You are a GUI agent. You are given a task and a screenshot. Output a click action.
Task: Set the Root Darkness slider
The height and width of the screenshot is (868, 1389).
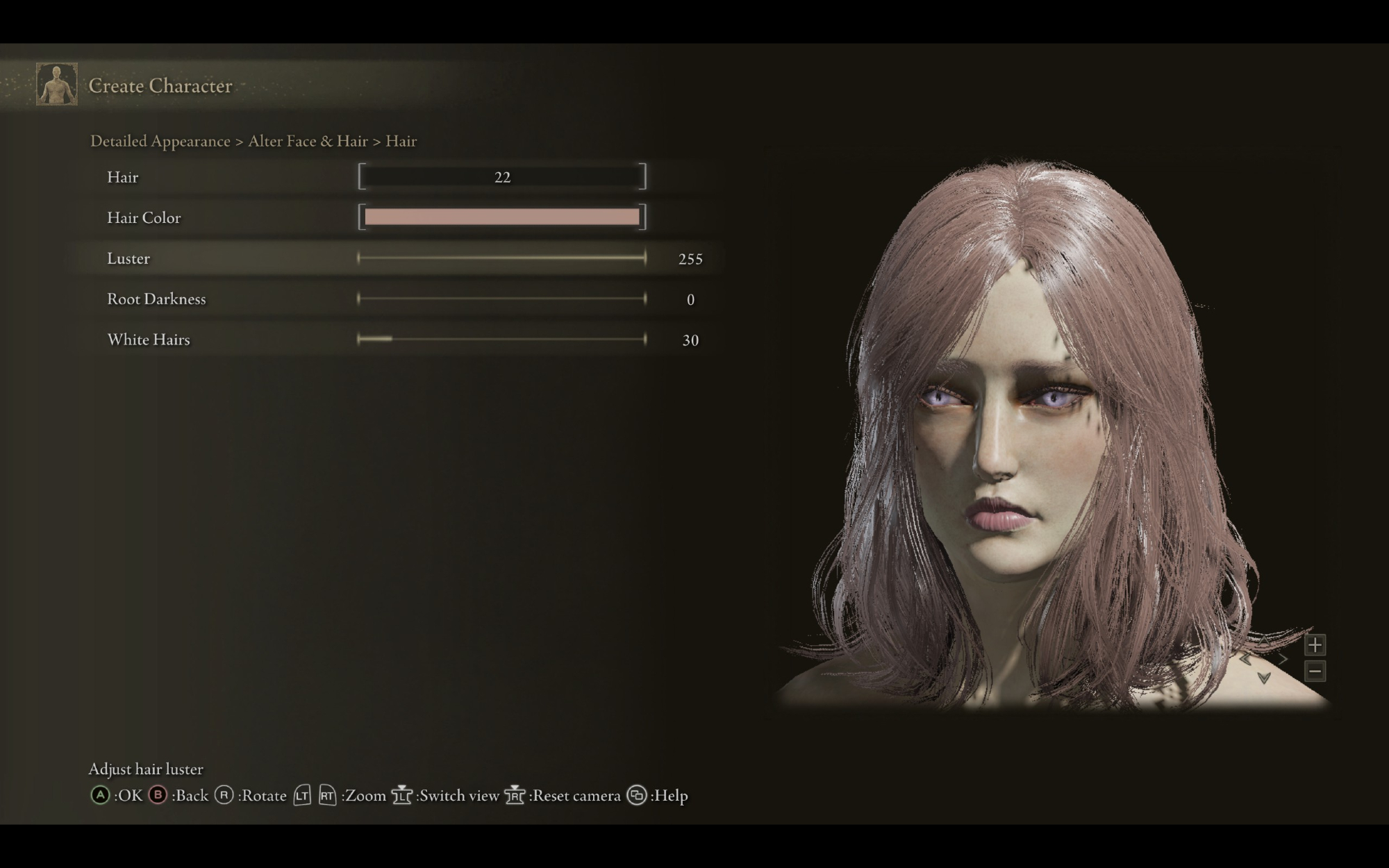tap(501, 299)
